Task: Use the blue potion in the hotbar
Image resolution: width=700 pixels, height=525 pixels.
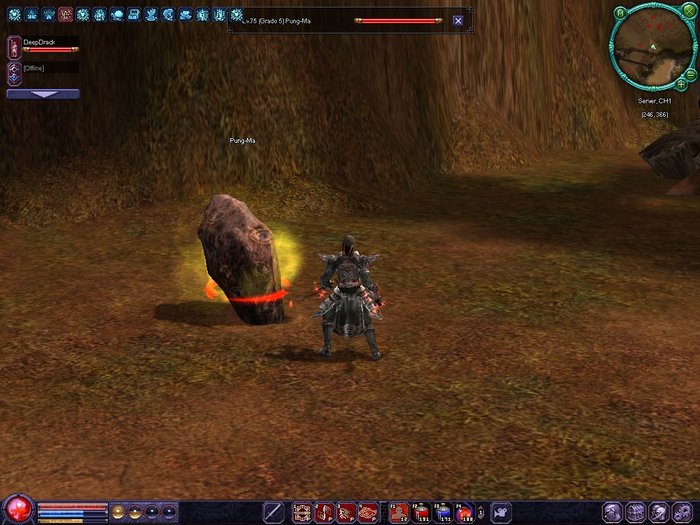Action: tap(443, 512)
